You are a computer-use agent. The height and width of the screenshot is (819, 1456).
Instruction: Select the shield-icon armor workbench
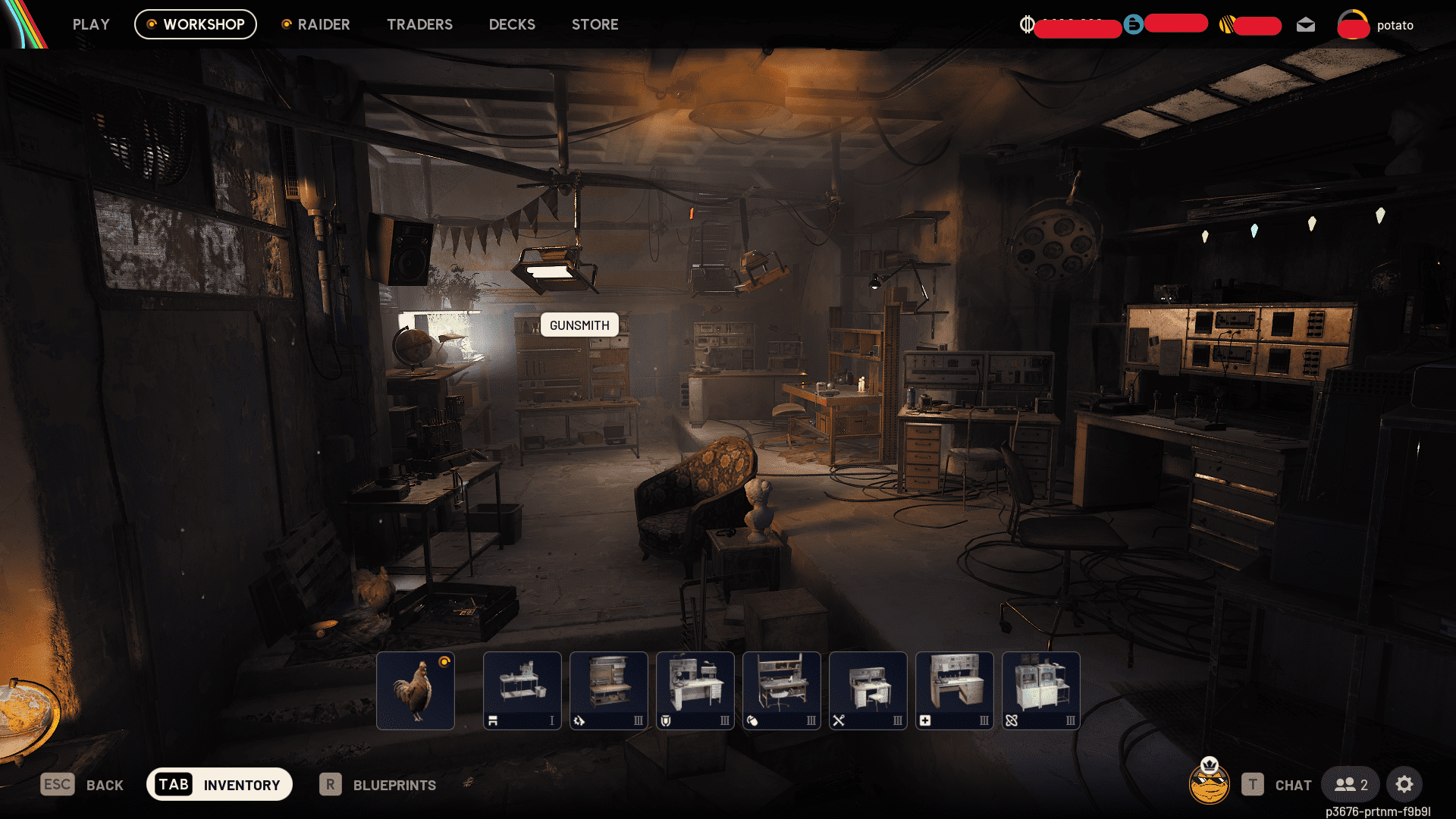pos(695,690)
